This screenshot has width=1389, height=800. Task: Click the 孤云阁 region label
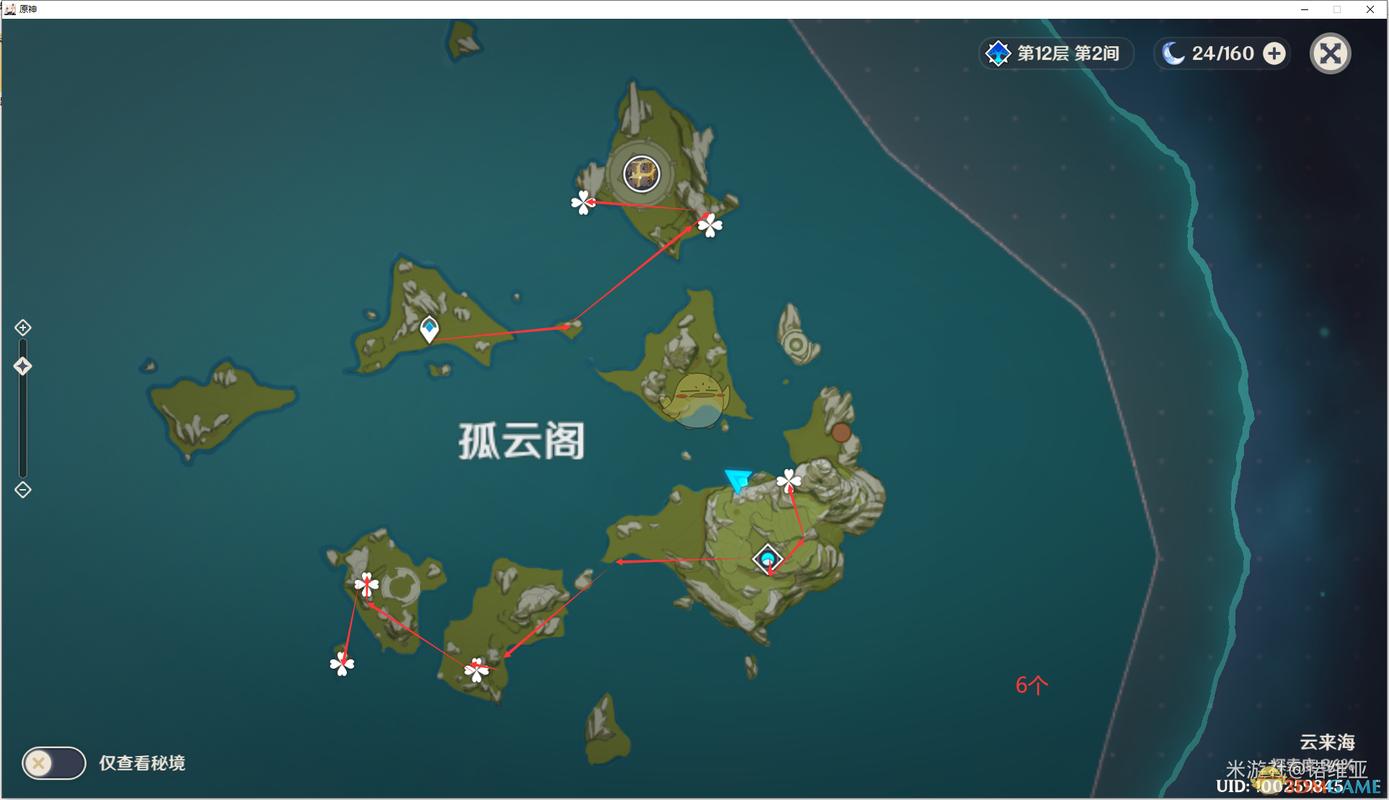523,442
